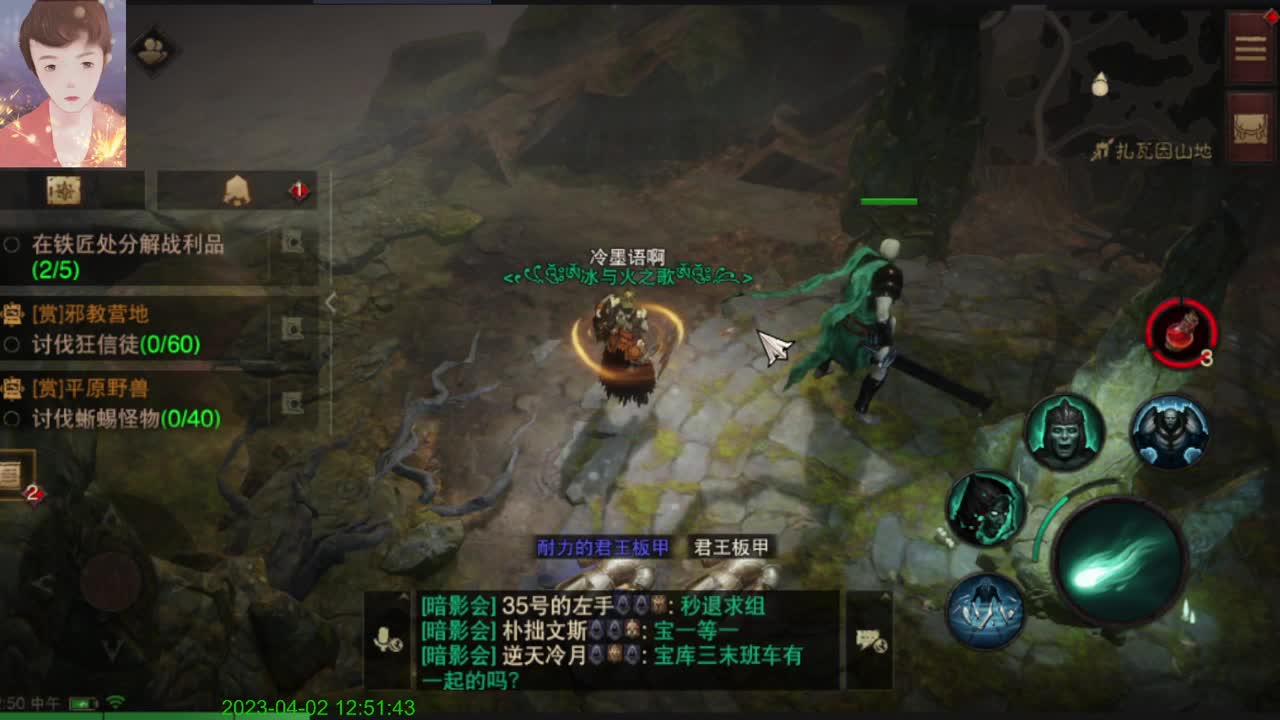Toggle tracking for 讨伐狂信徒 objective

pyautogui.click(x=9, y=346)
